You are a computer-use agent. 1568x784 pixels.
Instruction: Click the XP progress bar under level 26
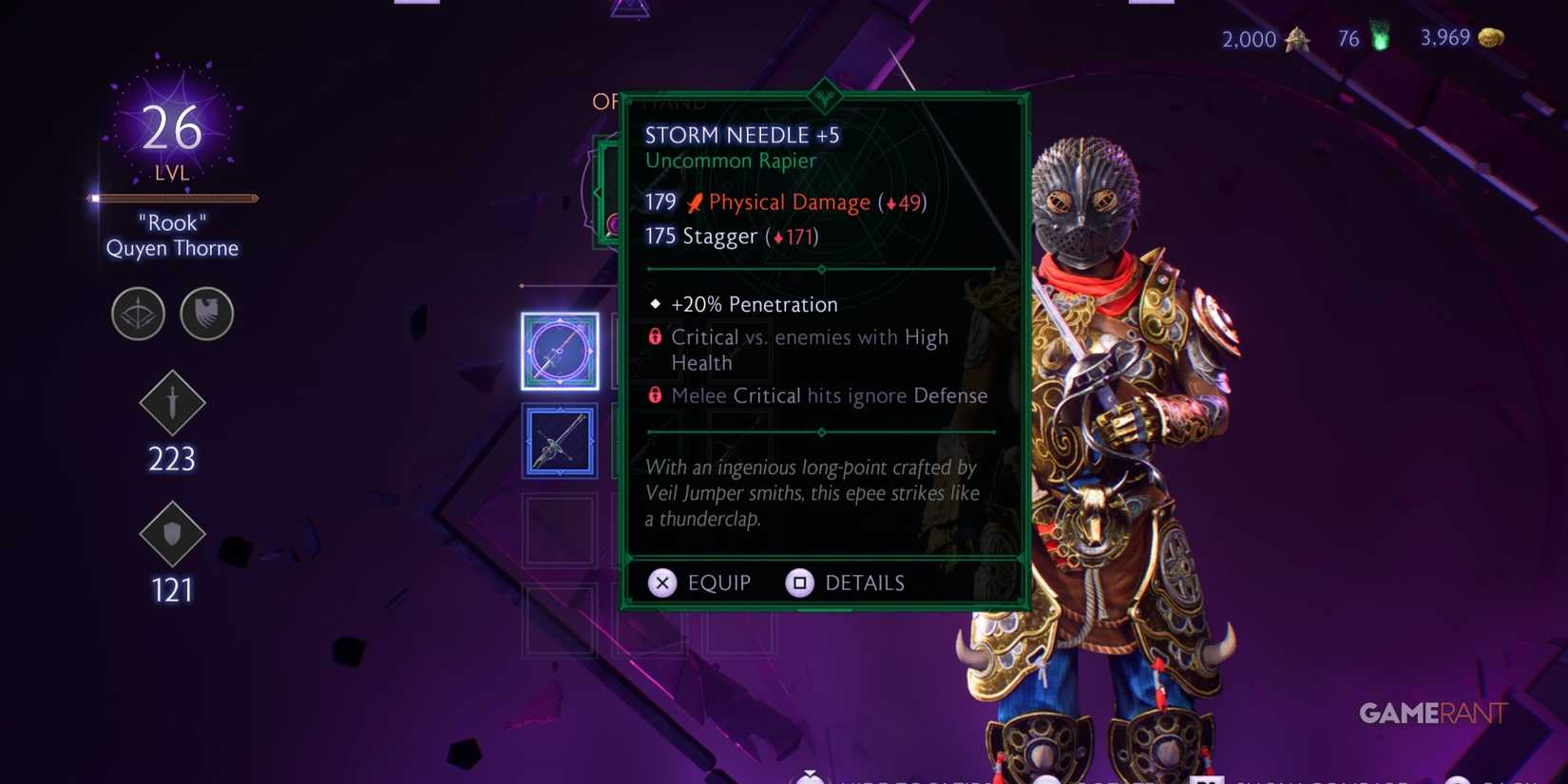click(x=172, y=198)
